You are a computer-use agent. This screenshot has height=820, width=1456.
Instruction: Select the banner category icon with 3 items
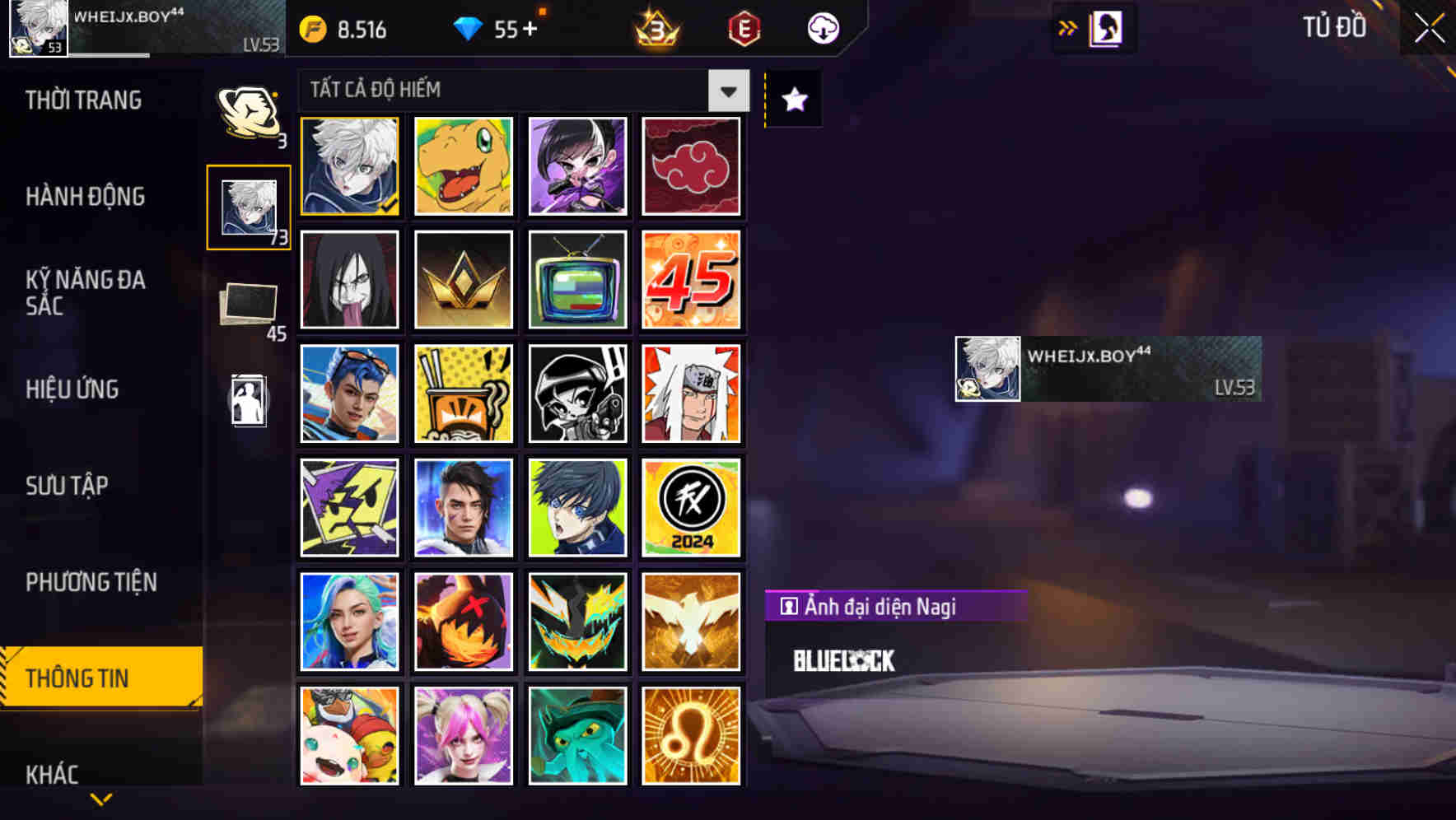(x=250, y=111)
